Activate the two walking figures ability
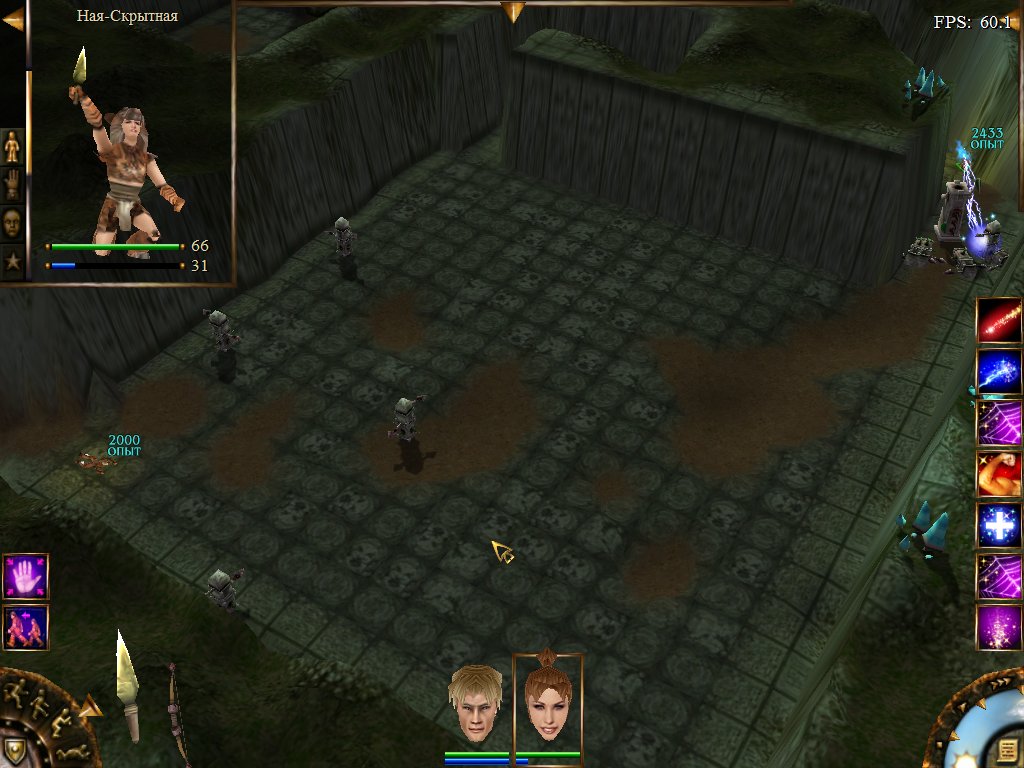Image resolution: width=1024 pixels, height=768 pixels. pos(25,627)
